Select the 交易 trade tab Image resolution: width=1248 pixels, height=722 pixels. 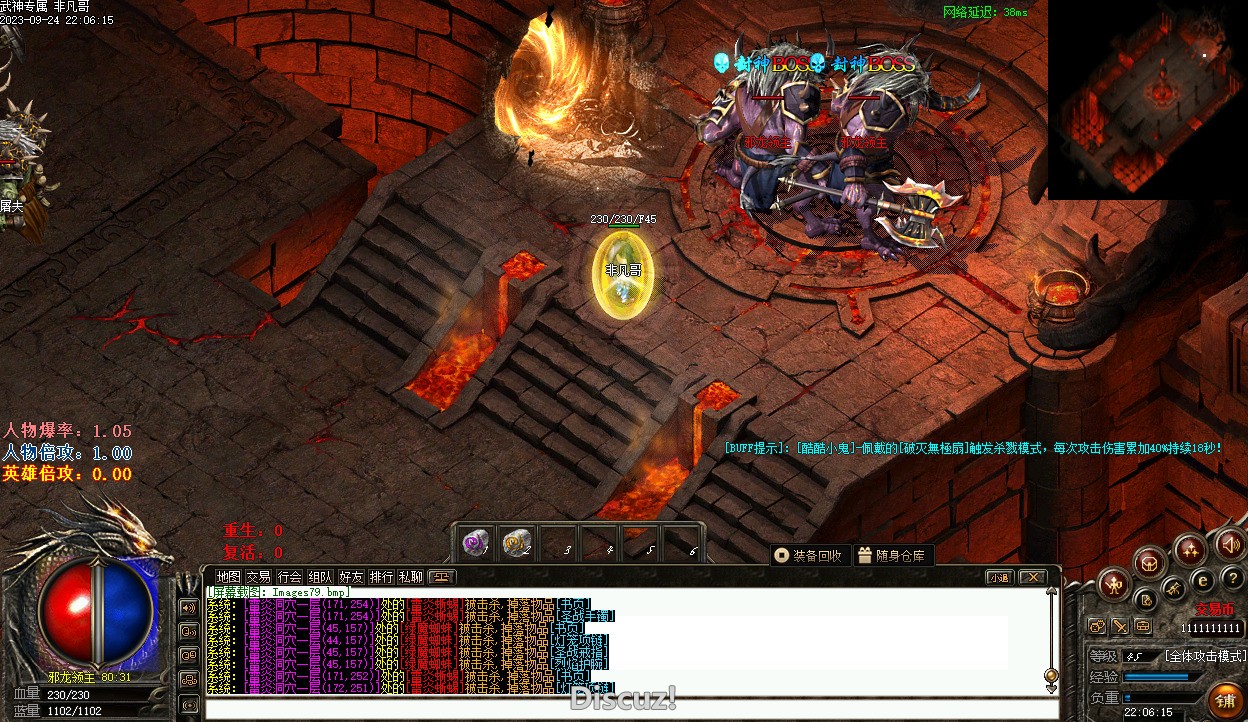coord(259,577)
